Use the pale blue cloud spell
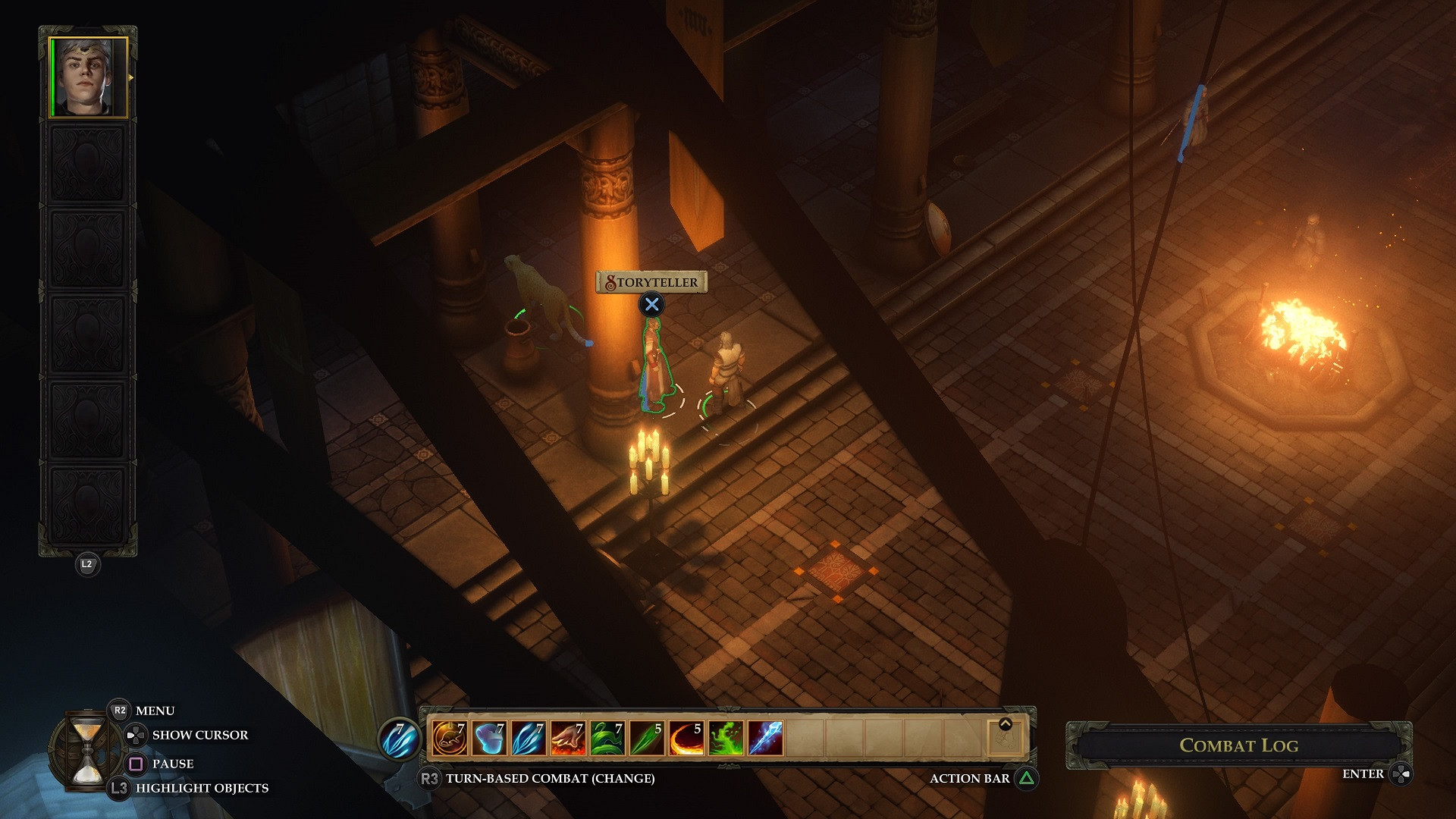The width and height of the screenshot is (1456, 819). pos(489,738)
